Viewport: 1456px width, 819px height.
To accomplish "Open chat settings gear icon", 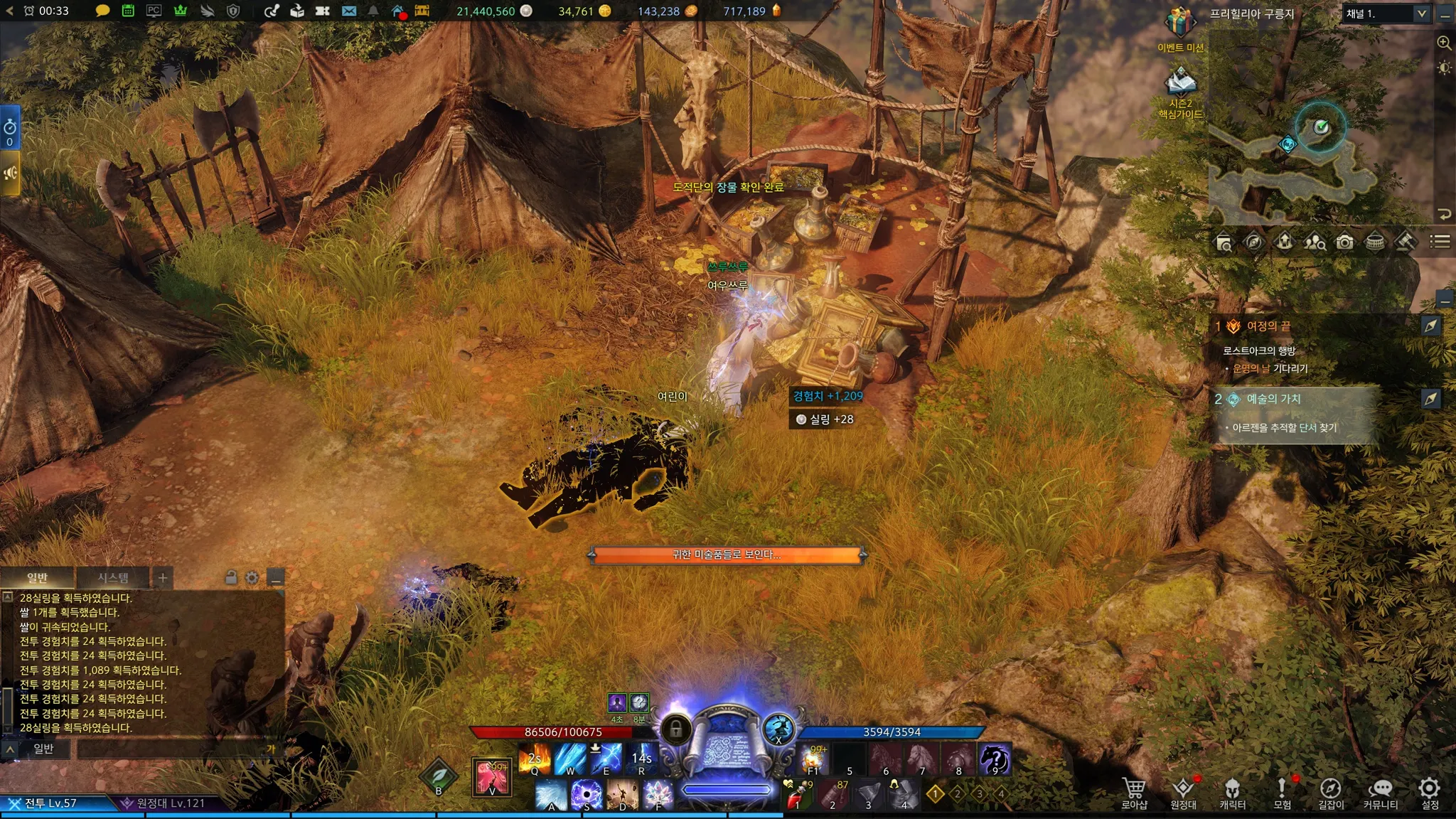I will [252, 577].
